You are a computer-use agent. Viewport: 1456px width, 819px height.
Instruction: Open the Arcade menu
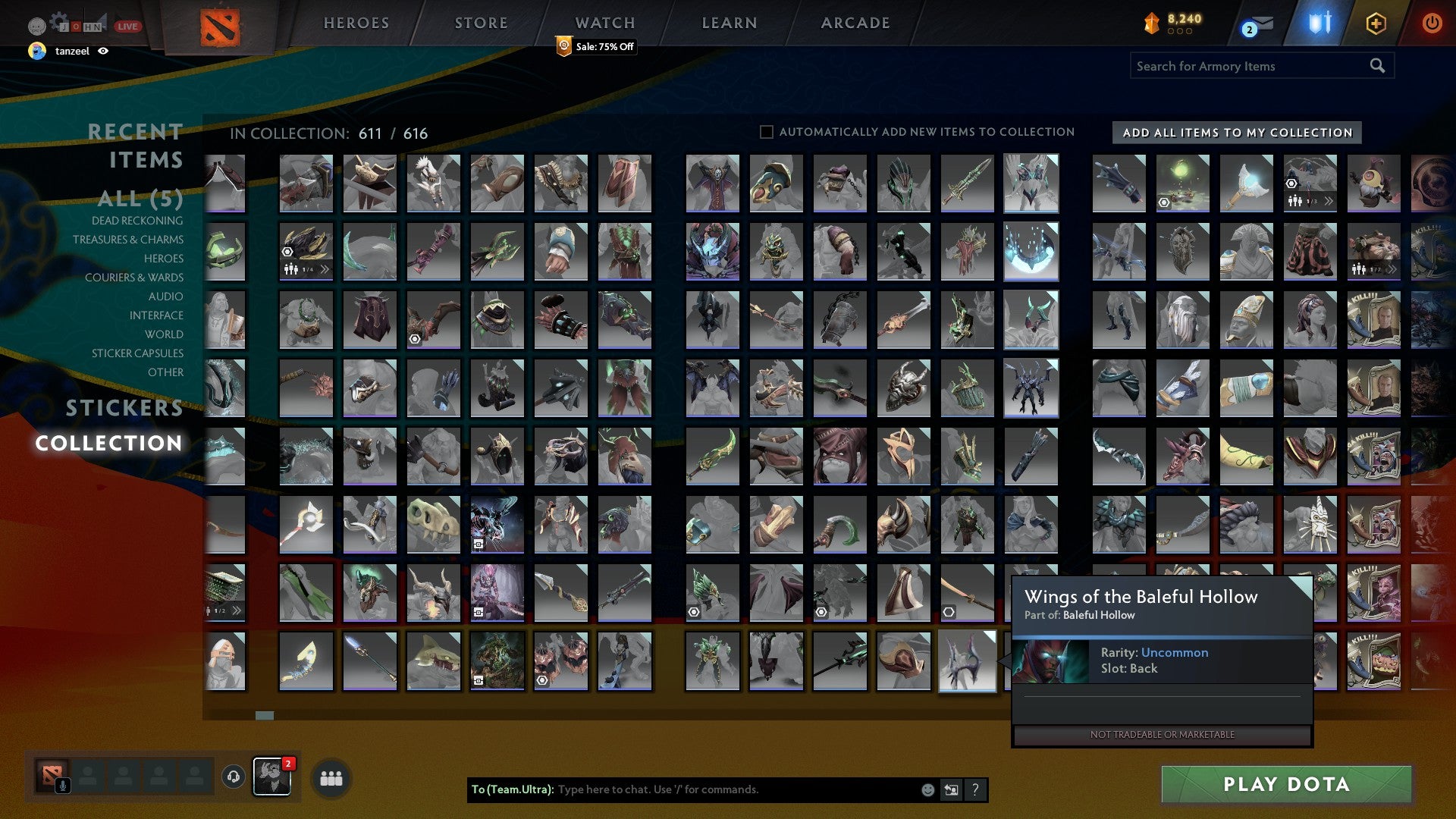[855, 23]
